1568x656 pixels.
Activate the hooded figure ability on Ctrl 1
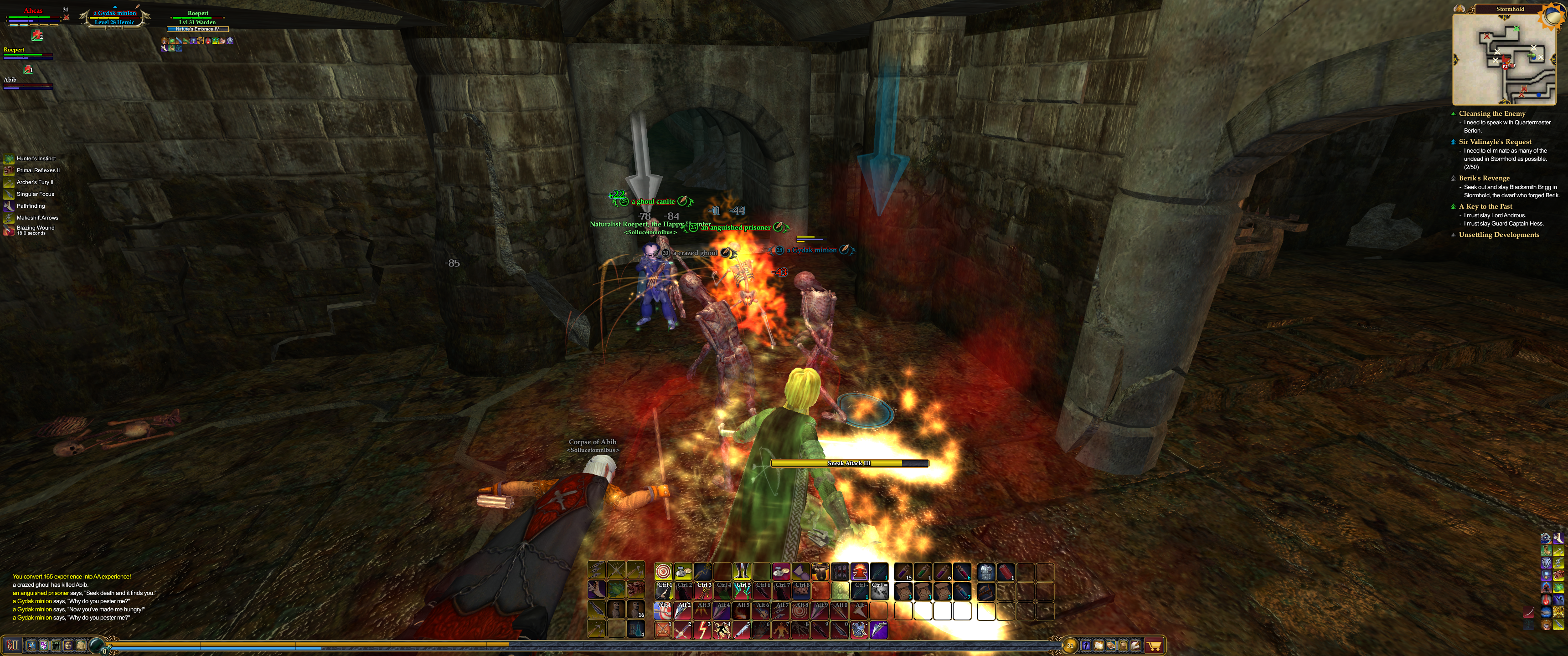click(x=664, y=591)
